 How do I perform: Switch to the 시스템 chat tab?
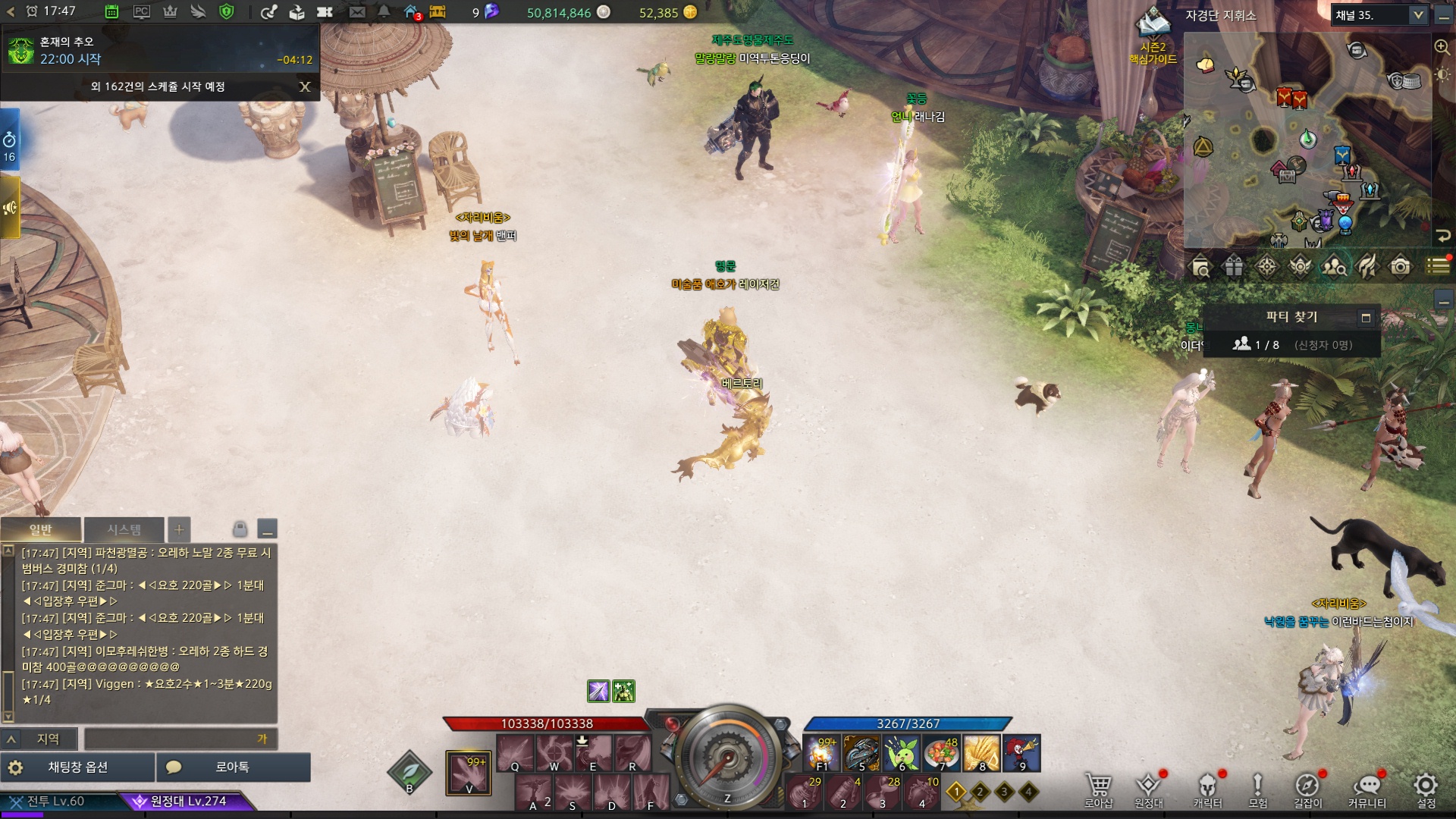124,529
